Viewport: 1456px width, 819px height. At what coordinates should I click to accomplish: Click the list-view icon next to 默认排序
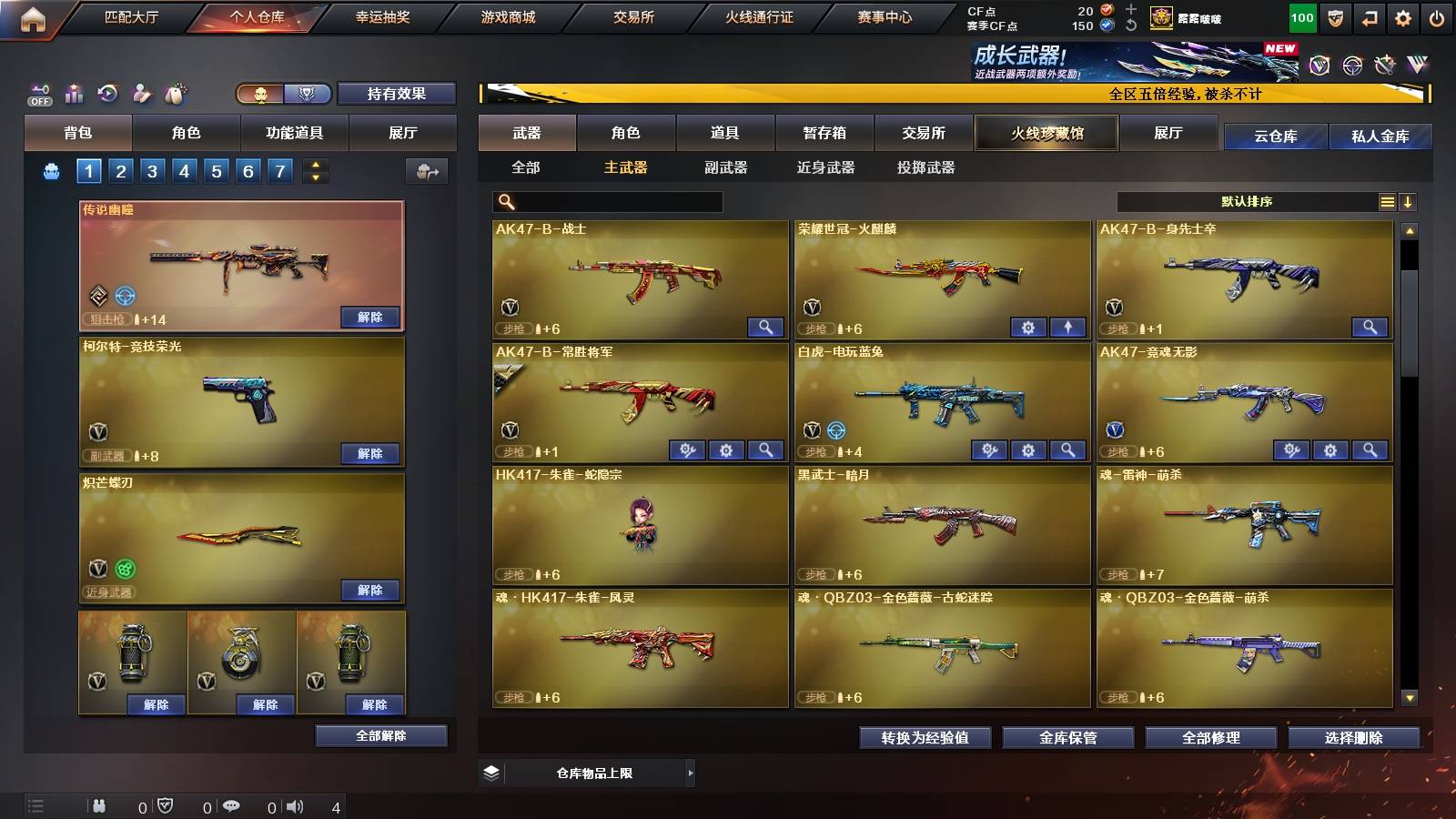pyautogui.click(x=1386, y=201)
